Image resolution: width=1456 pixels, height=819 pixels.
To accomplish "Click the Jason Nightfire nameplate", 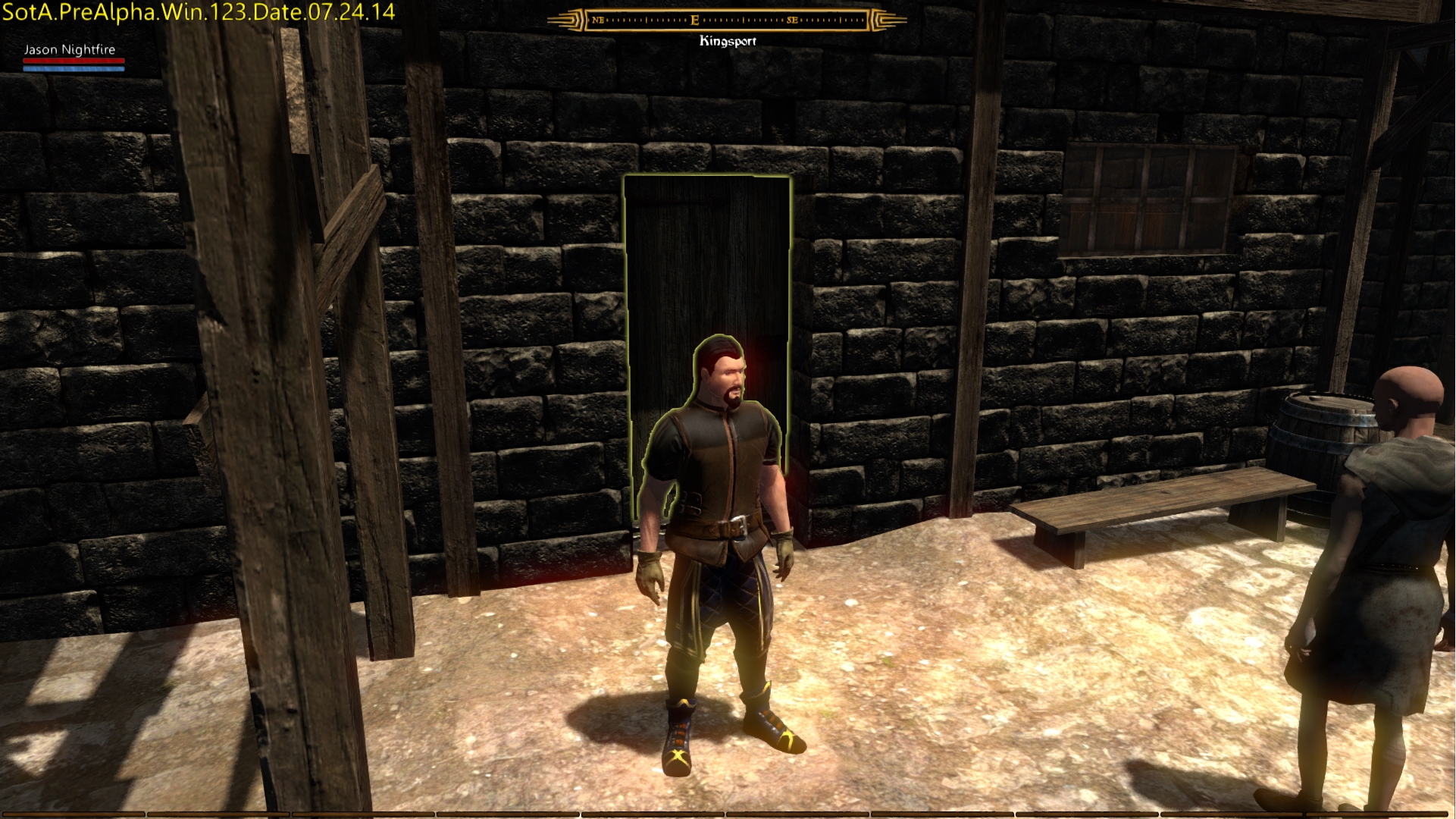I will (x=69, y=49).
